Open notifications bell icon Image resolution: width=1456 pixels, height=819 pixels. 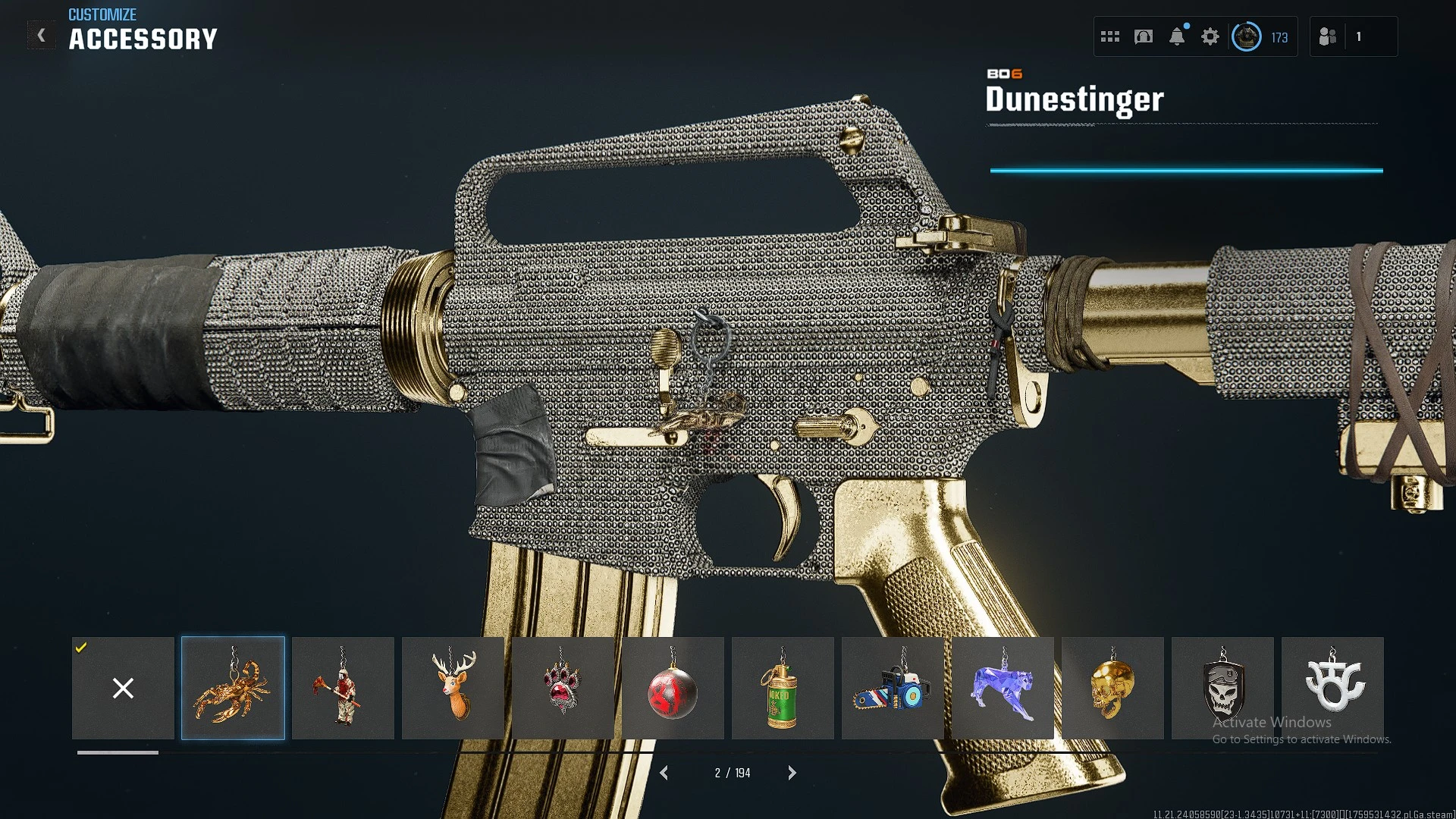1177,36
